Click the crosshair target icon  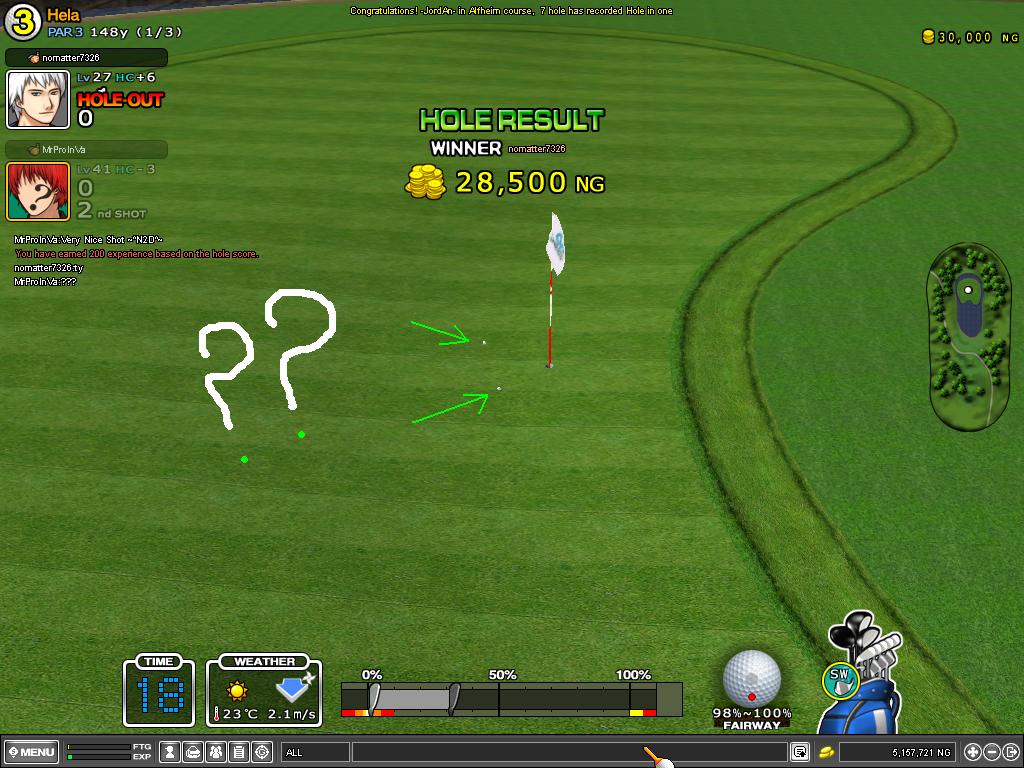(262, 752)
